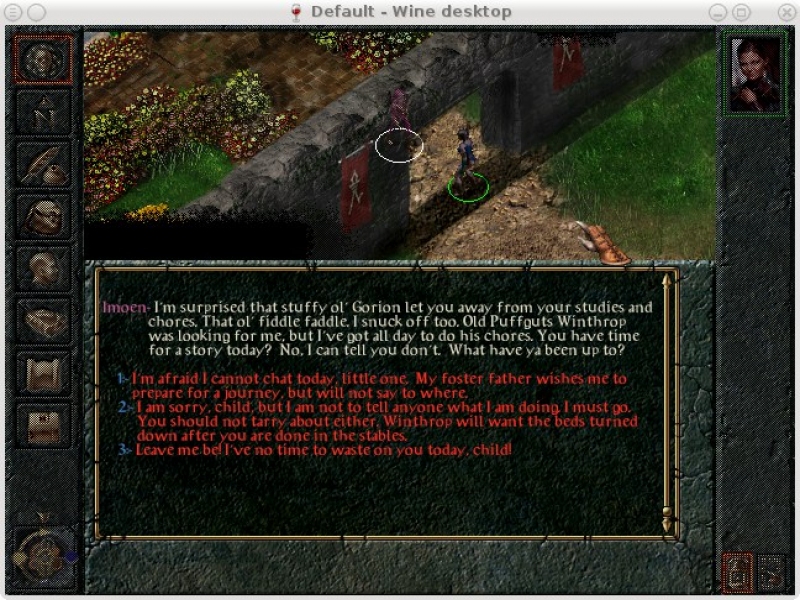This screenshot has height=600, width=800.
Task: Click the grey button in the bottom-right corner
Action: 772,572
